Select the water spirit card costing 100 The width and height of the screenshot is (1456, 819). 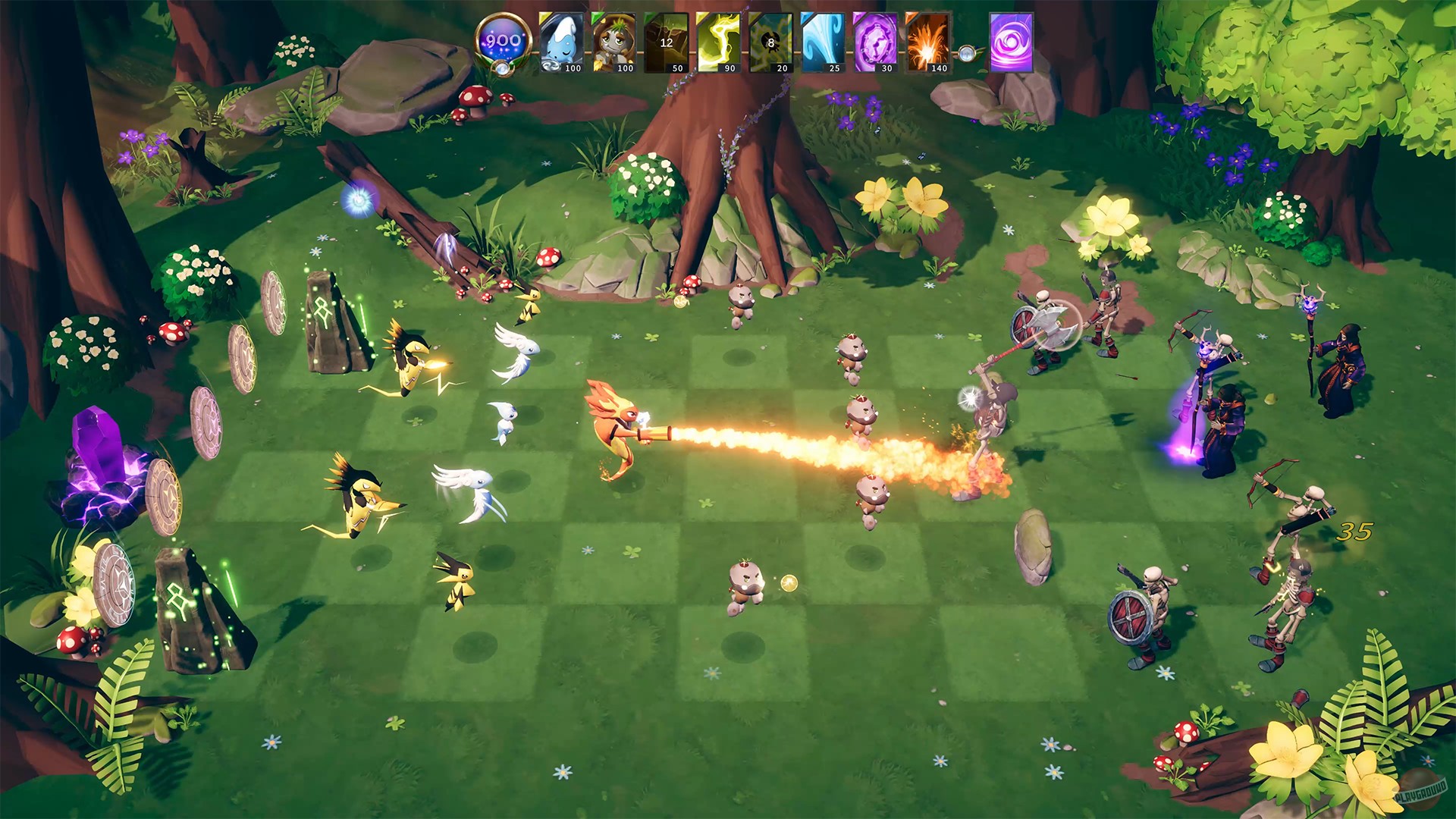pyautogui.click(x=561, y=42)
